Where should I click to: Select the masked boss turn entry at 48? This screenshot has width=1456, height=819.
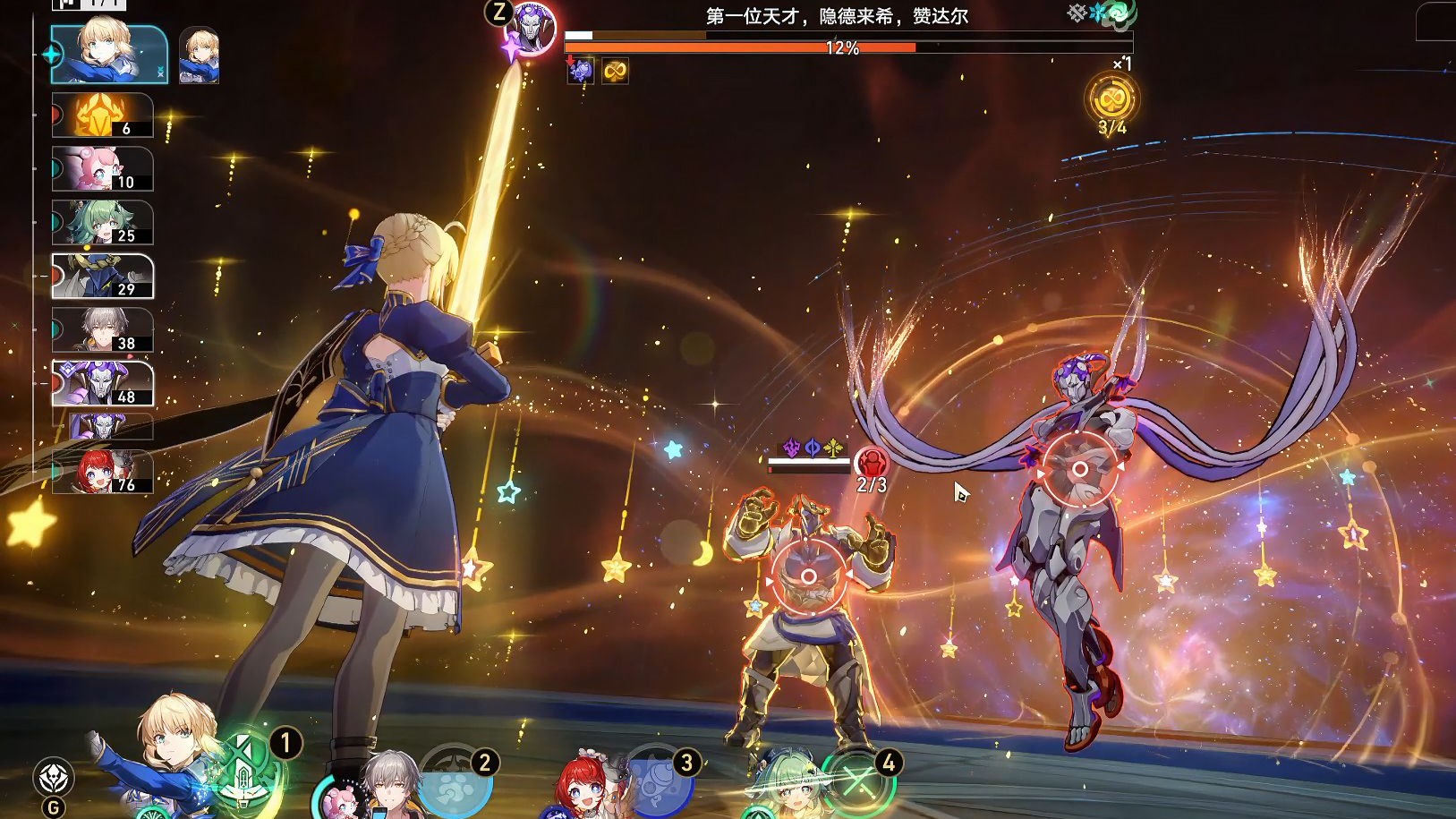102,384
